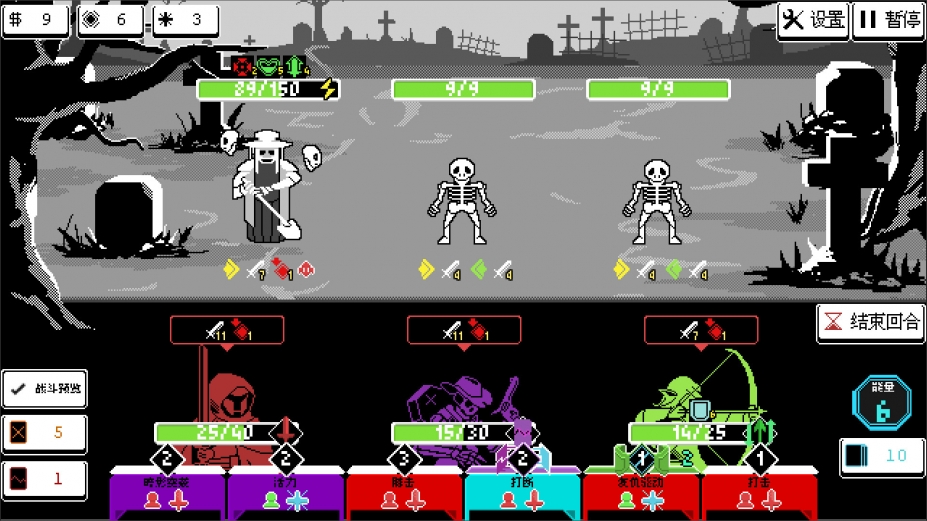927x521 pixels.
Task: Play the red 打击 card costing 1
Action: point(759,494)
